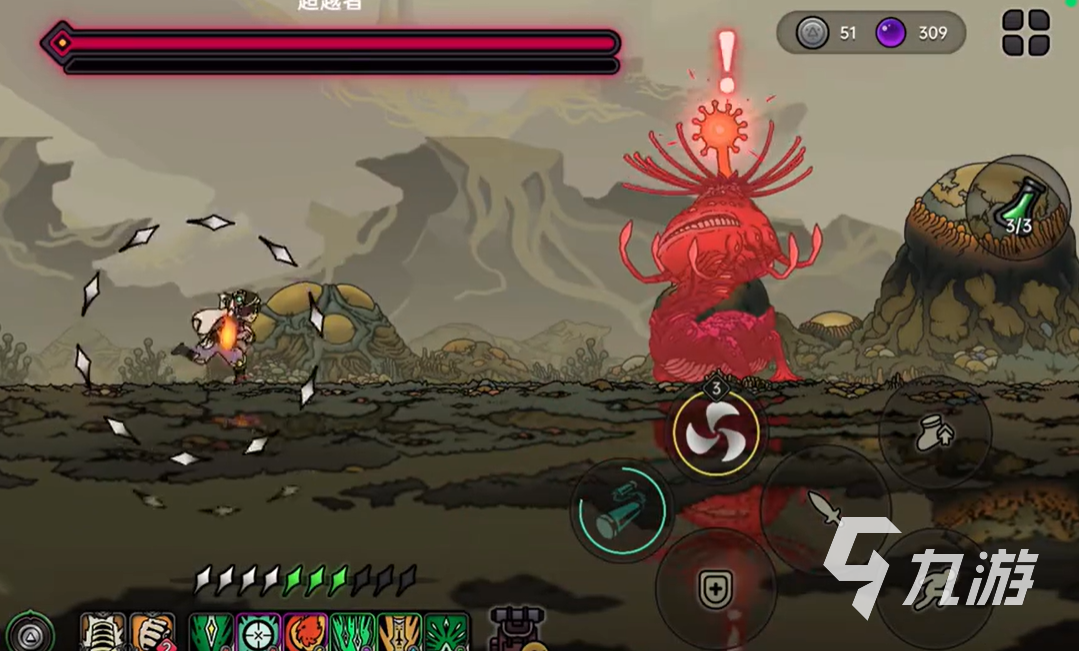Open the four-square menu button

(1026, 33)
